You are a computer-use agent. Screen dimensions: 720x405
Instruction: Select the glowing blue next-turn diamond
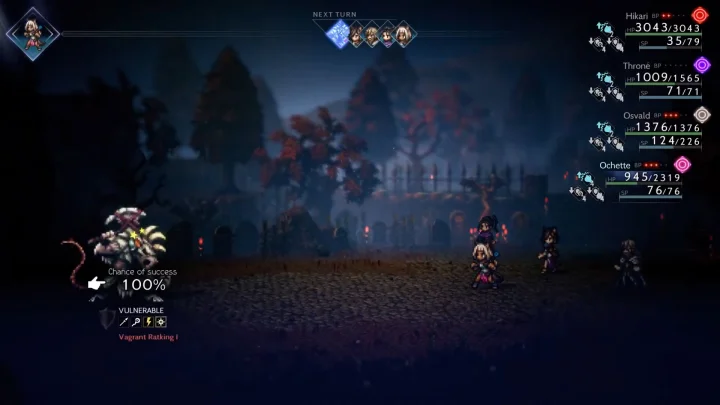338,34
